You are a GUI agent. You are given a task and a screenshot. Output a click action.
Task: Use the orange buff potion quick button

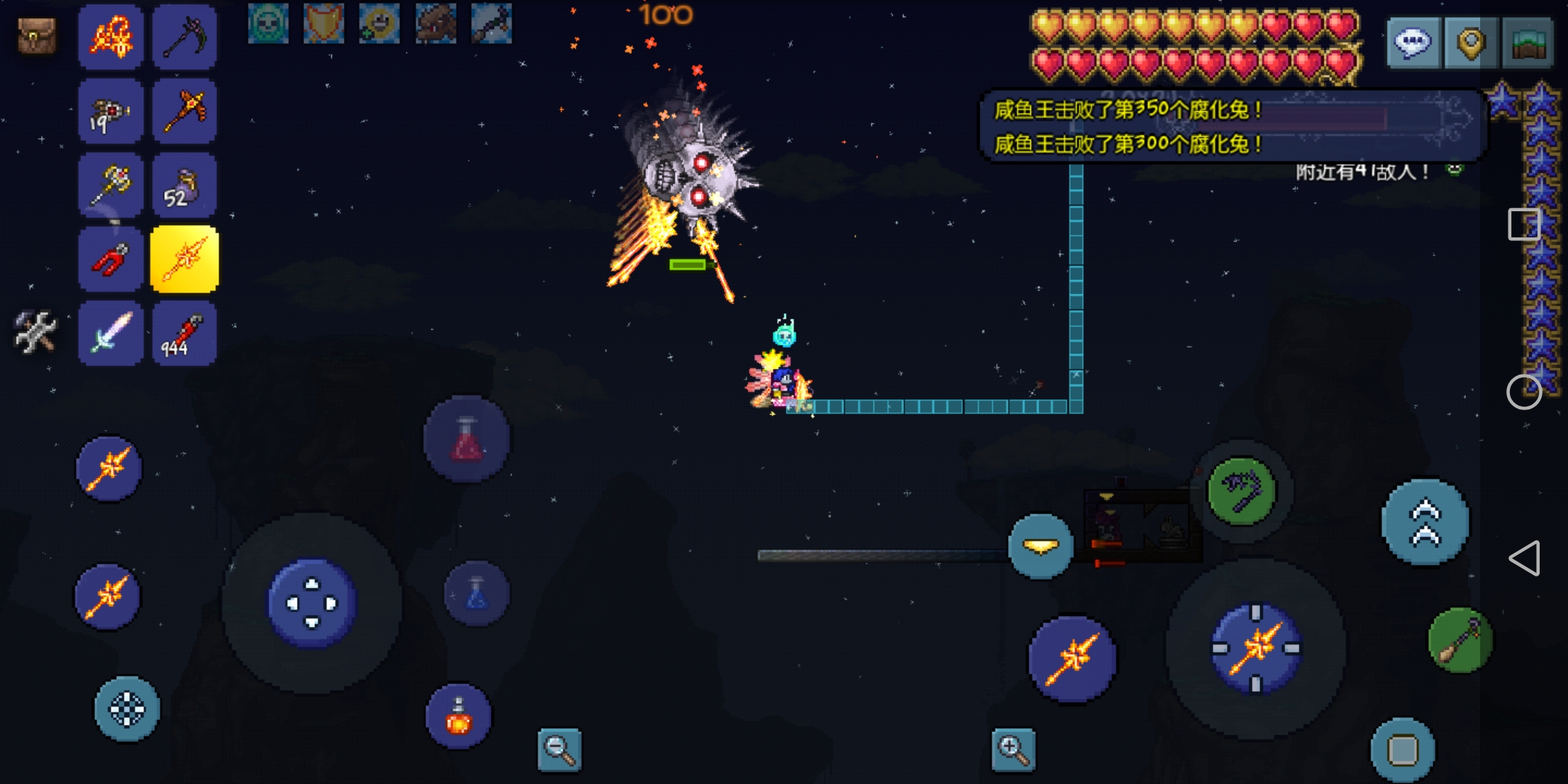pyautogui.click(x=459, y=716)
